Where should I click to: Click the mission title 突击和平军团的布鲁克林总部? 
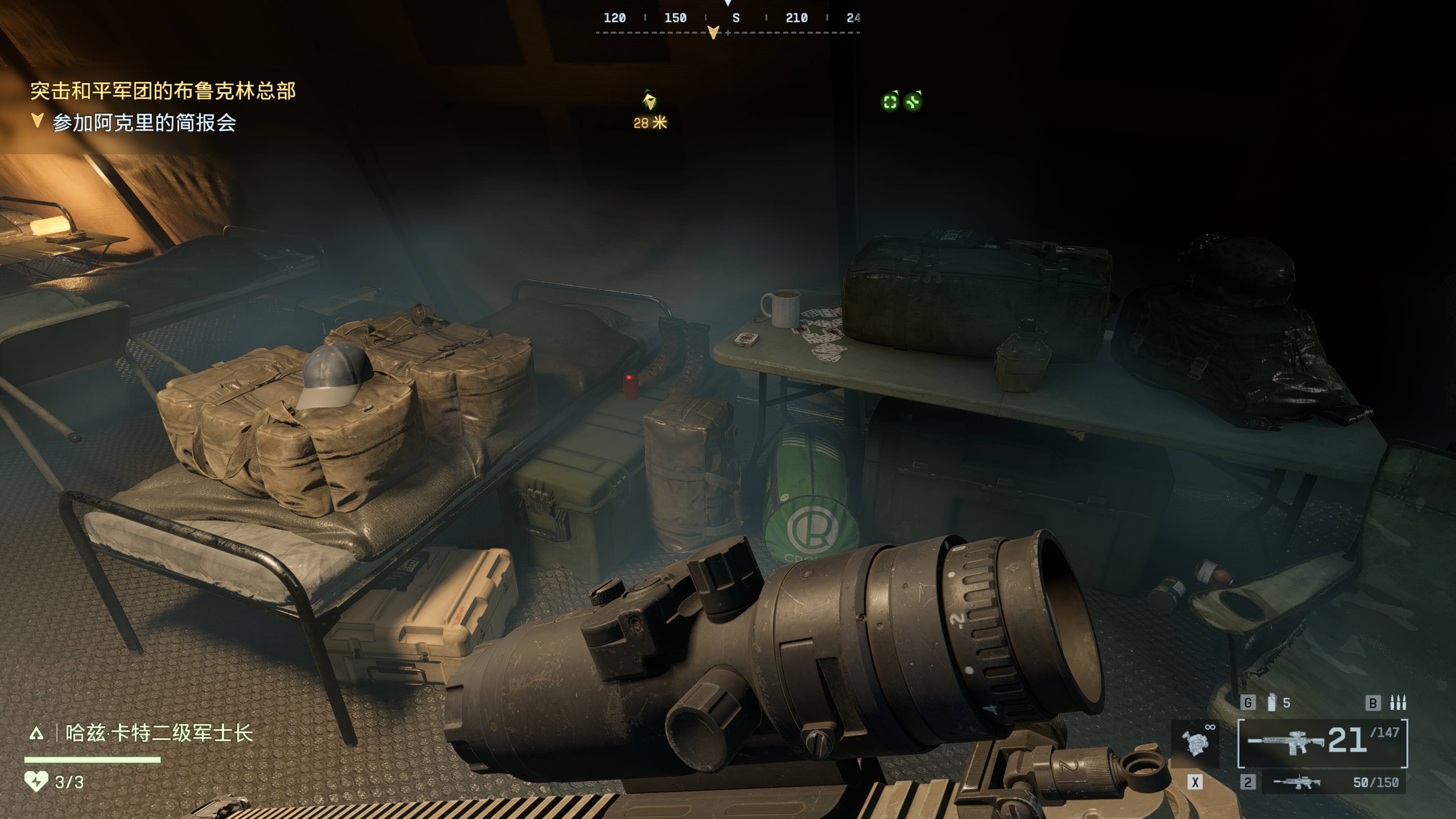163,91
